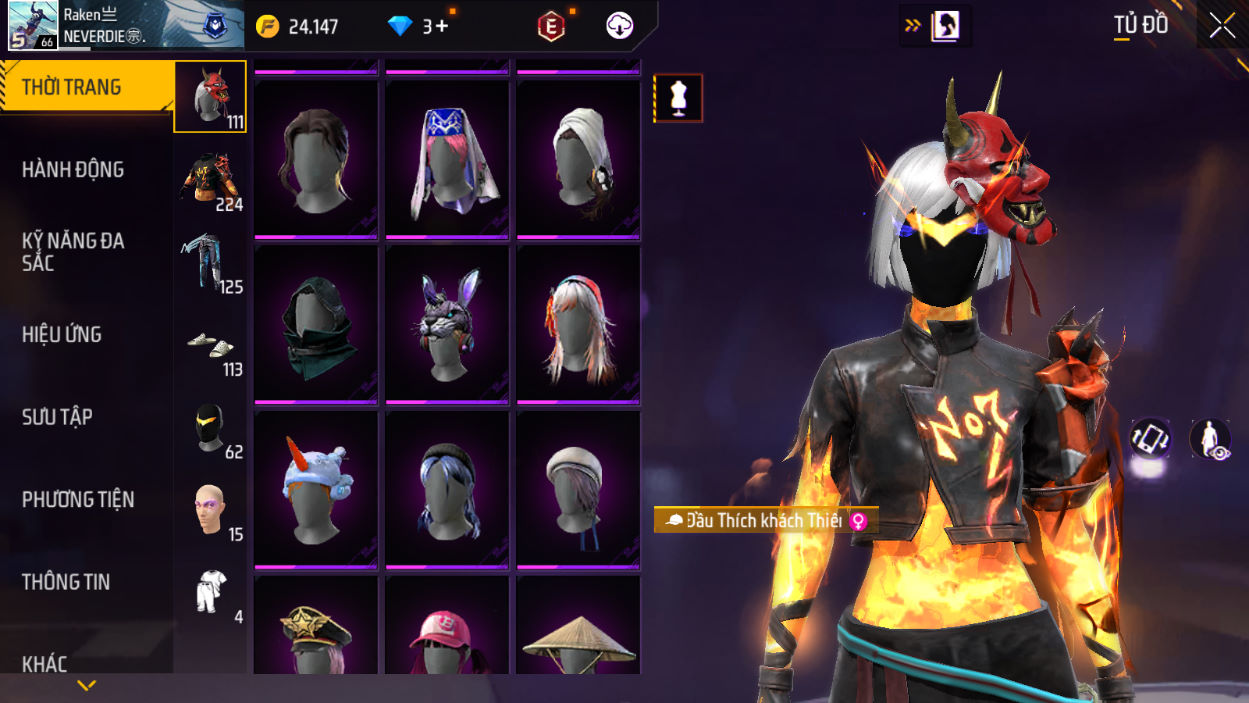Screen dimensions: 1249x703
Task: Switch to the HÀNH ĐỘNG tab
Action: [x=73, y=170]
